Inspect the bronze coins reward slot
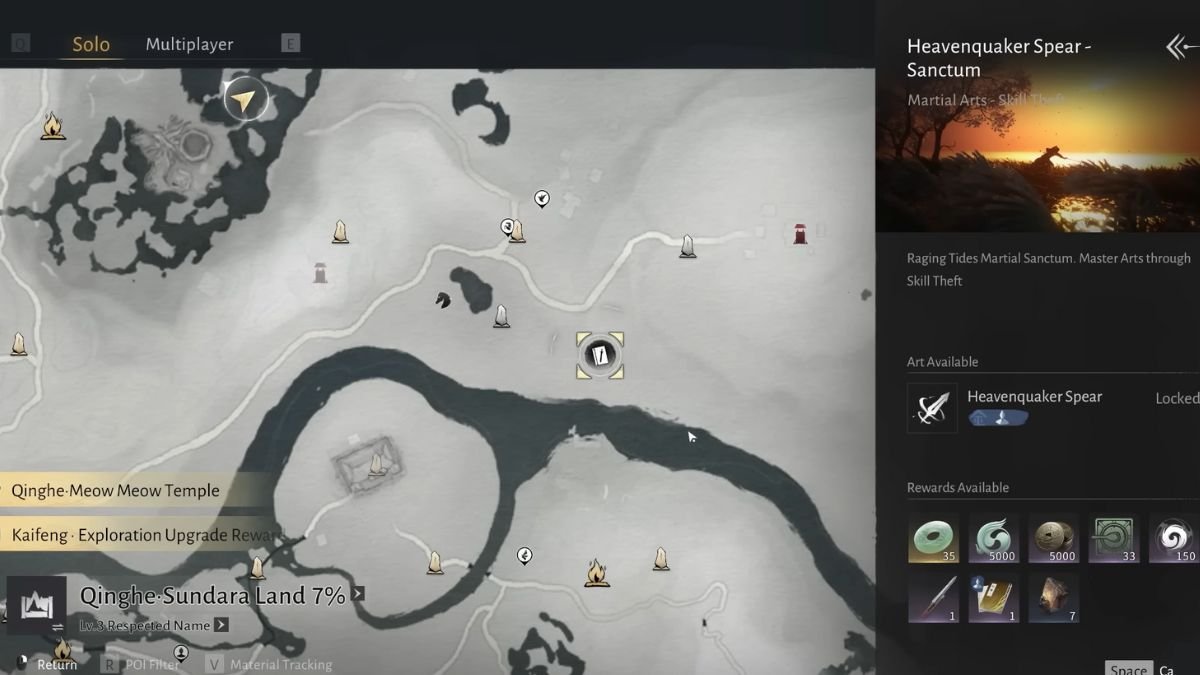 (1054, 538)
